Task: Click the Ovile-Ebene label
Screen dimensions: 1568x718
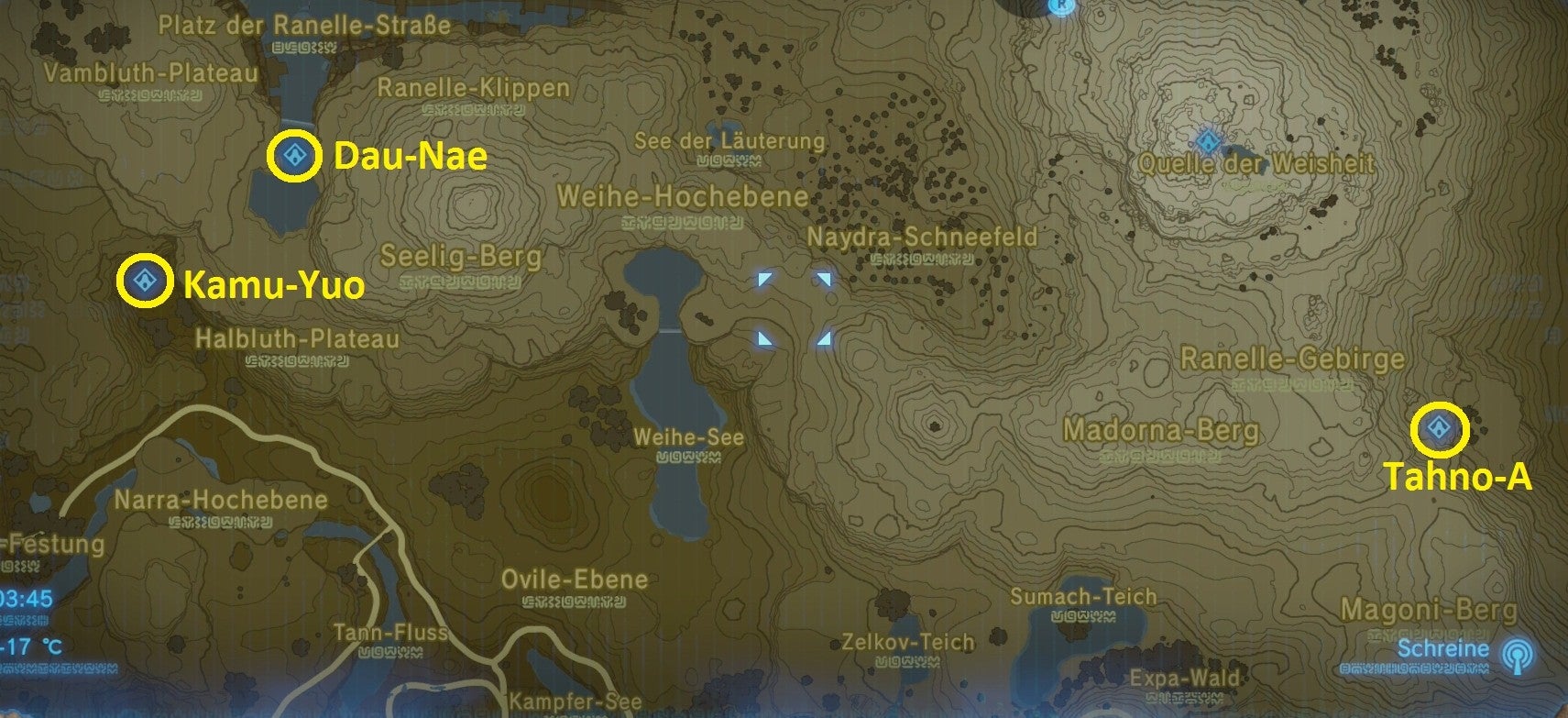Action: 575,580
